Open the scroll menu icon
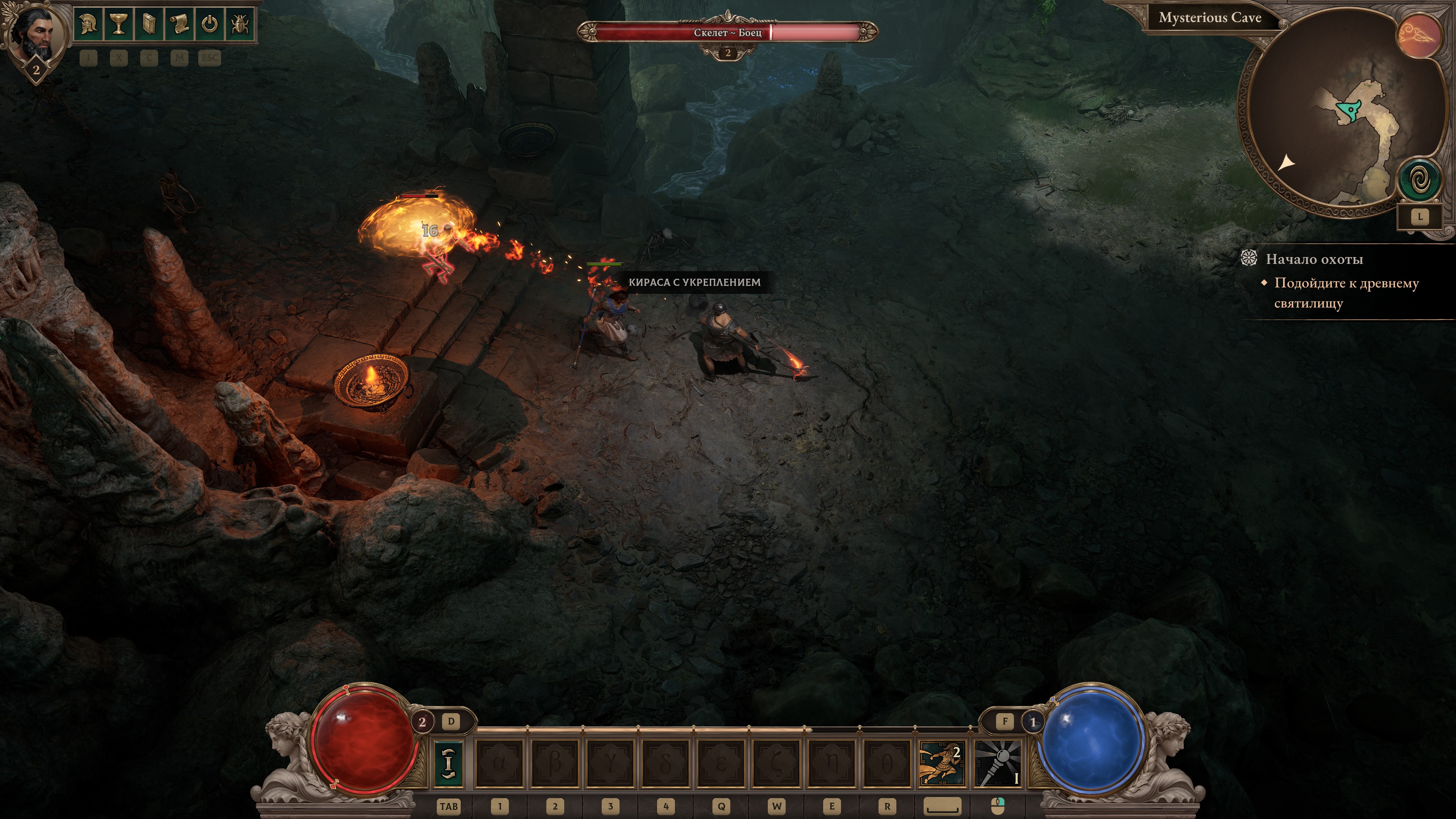The height and width of the screenshot is (819, 1456). 179,24
